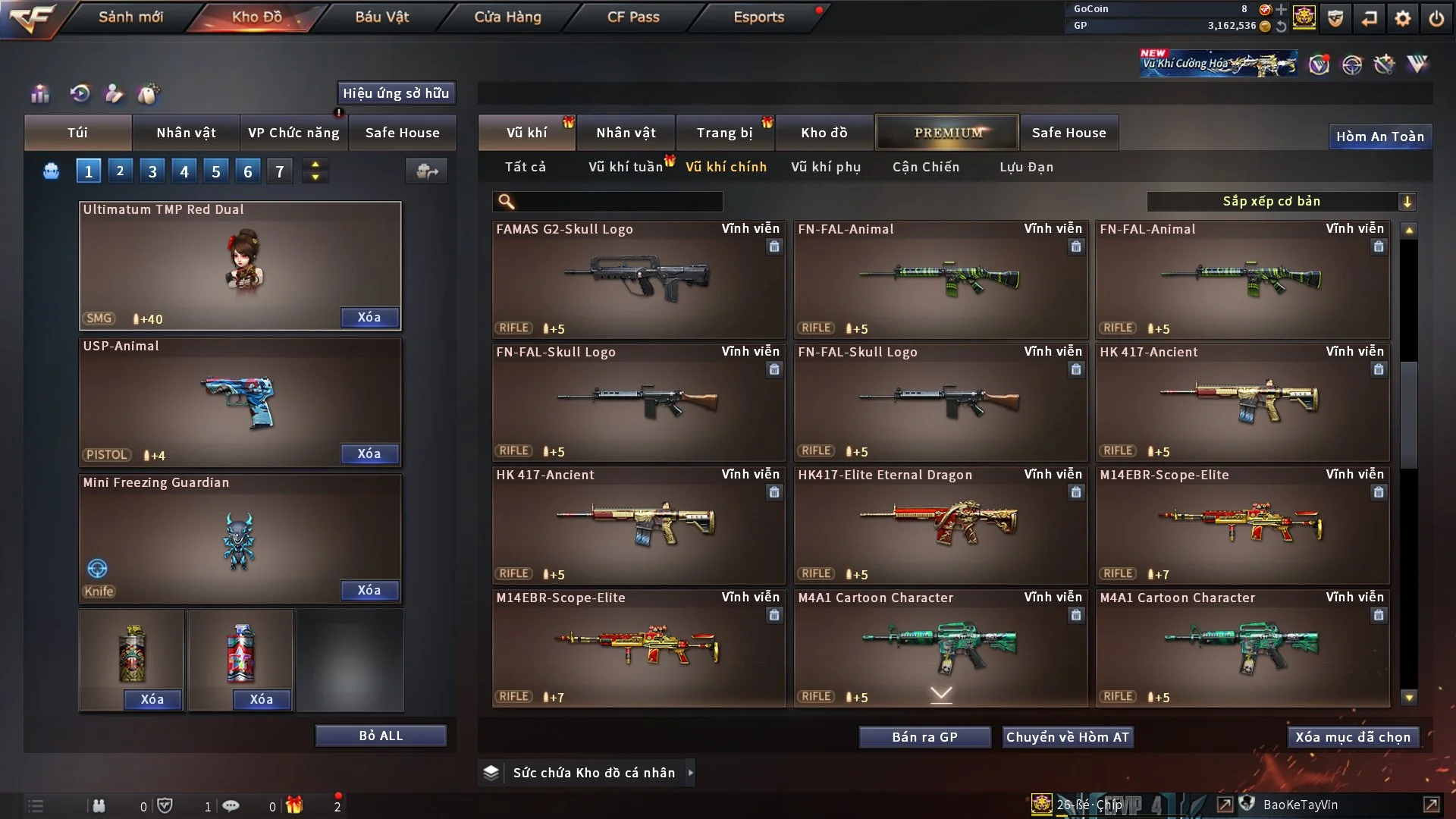Click the power exit icon
Viewport: 1456px width, 819px height.
tap(1436, 18)
